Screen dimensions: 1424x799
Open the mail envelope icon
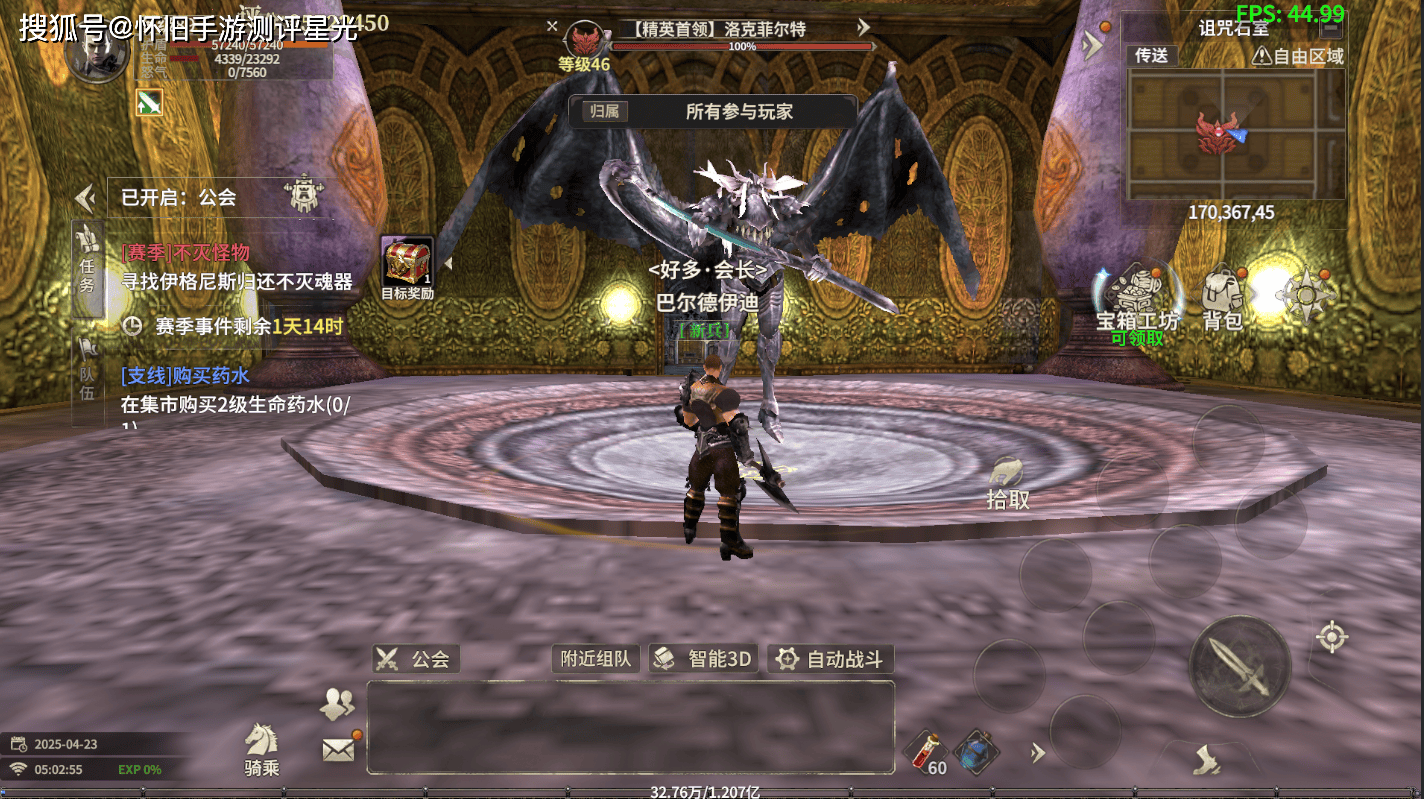[339, 749]
